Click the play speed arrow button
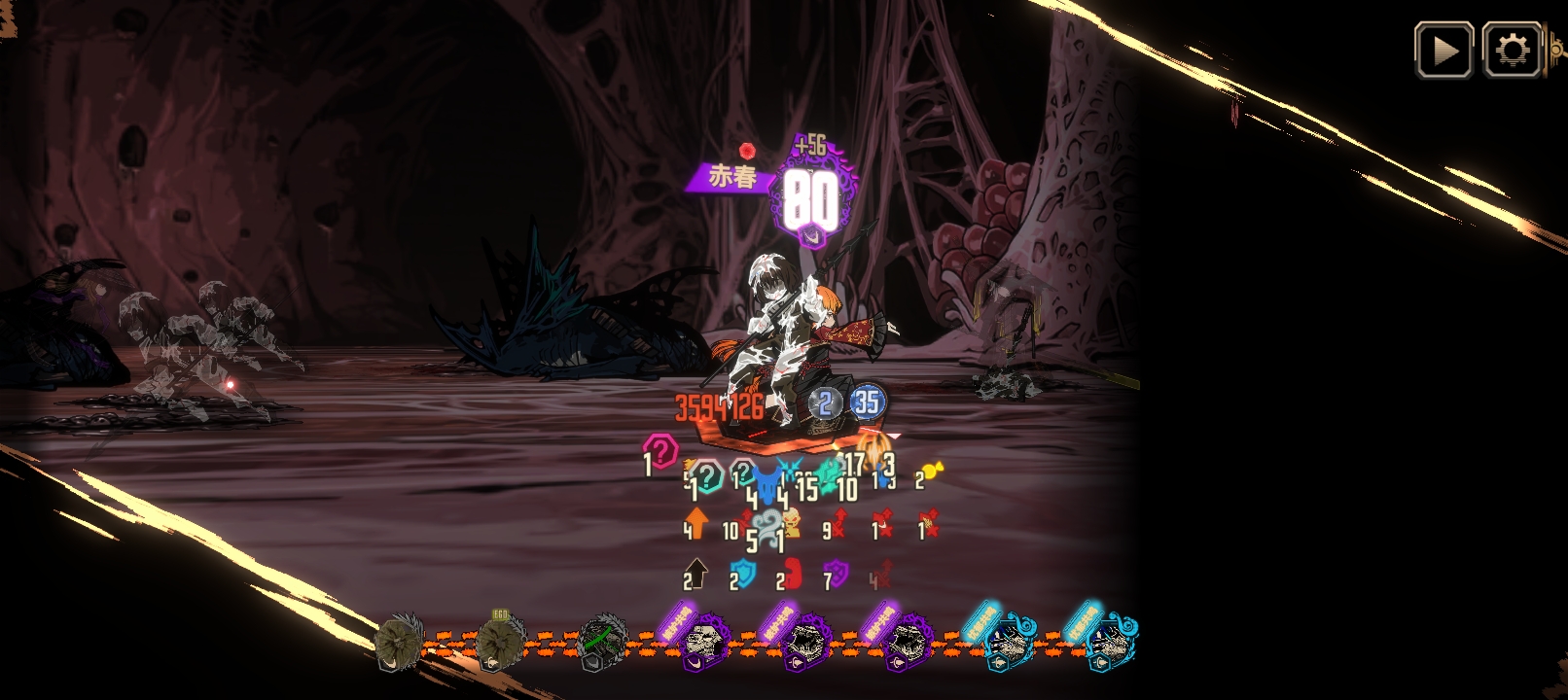Screen dimensions: 1568x700 (x=1443, y=51)
